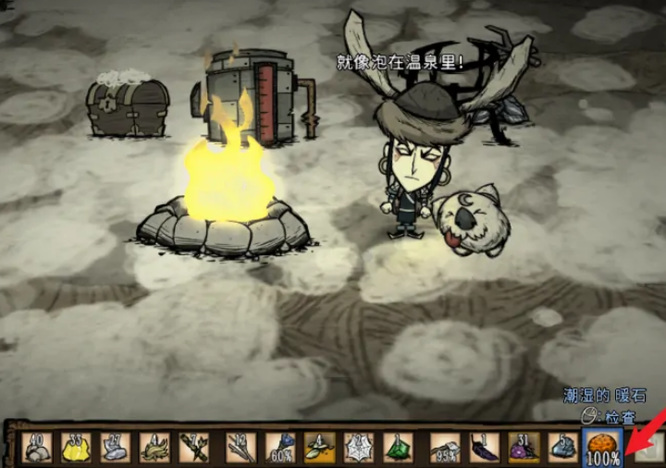This screenshot has height=468, width=666.
Task: Choose the spider web silk slot
Action: [359, 446]
